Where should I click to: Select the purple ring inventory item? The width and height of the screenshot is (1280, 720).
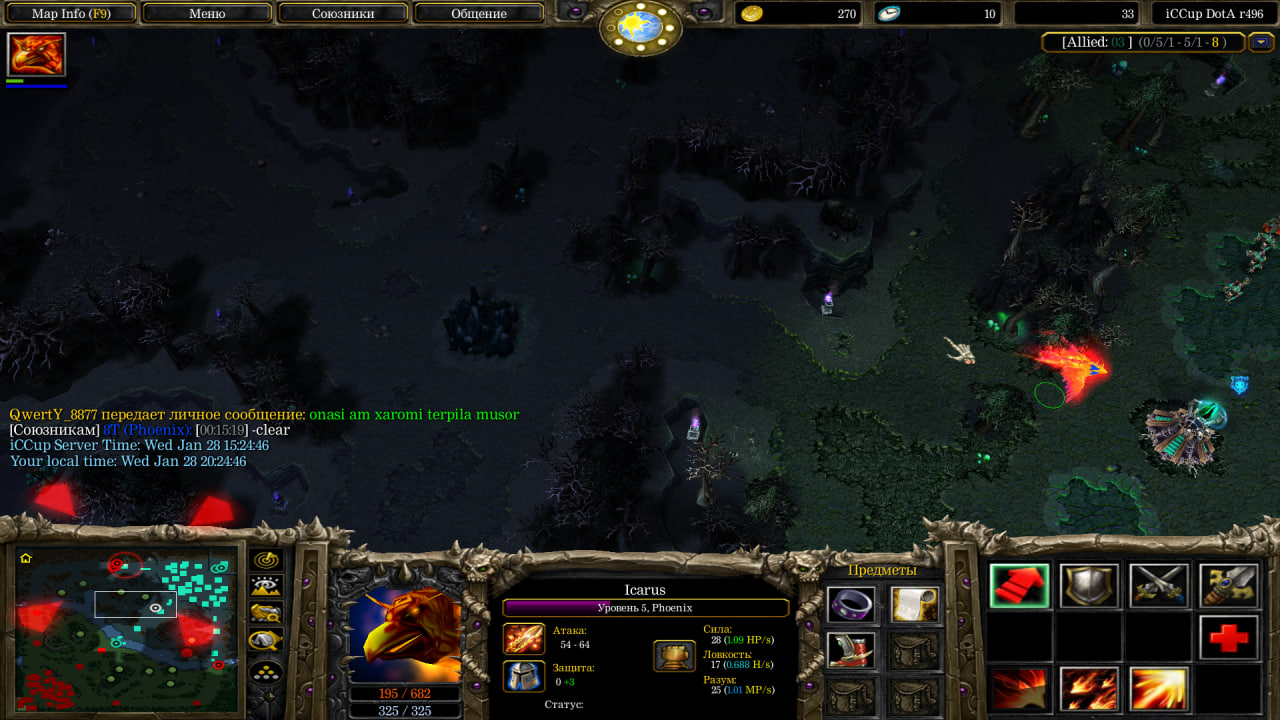click(x=850, y=604)
